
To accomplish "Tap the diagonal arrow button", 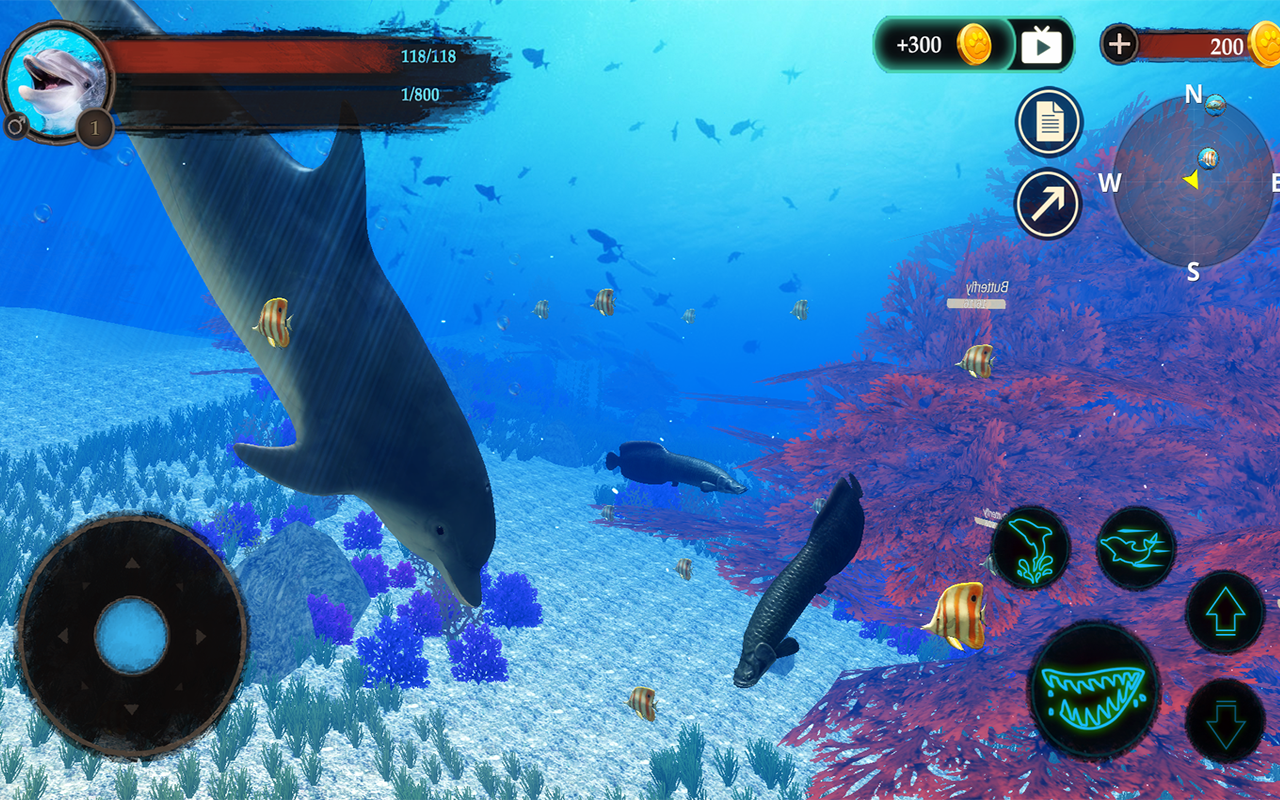I will point(1048,203).
